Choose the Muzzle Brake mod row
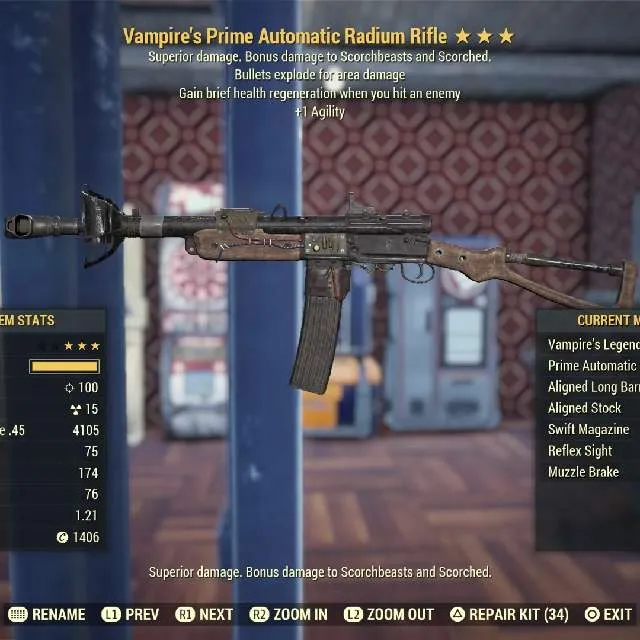Image resolution: width=640 pixels, height=640 pixels. tap(584, 472)
